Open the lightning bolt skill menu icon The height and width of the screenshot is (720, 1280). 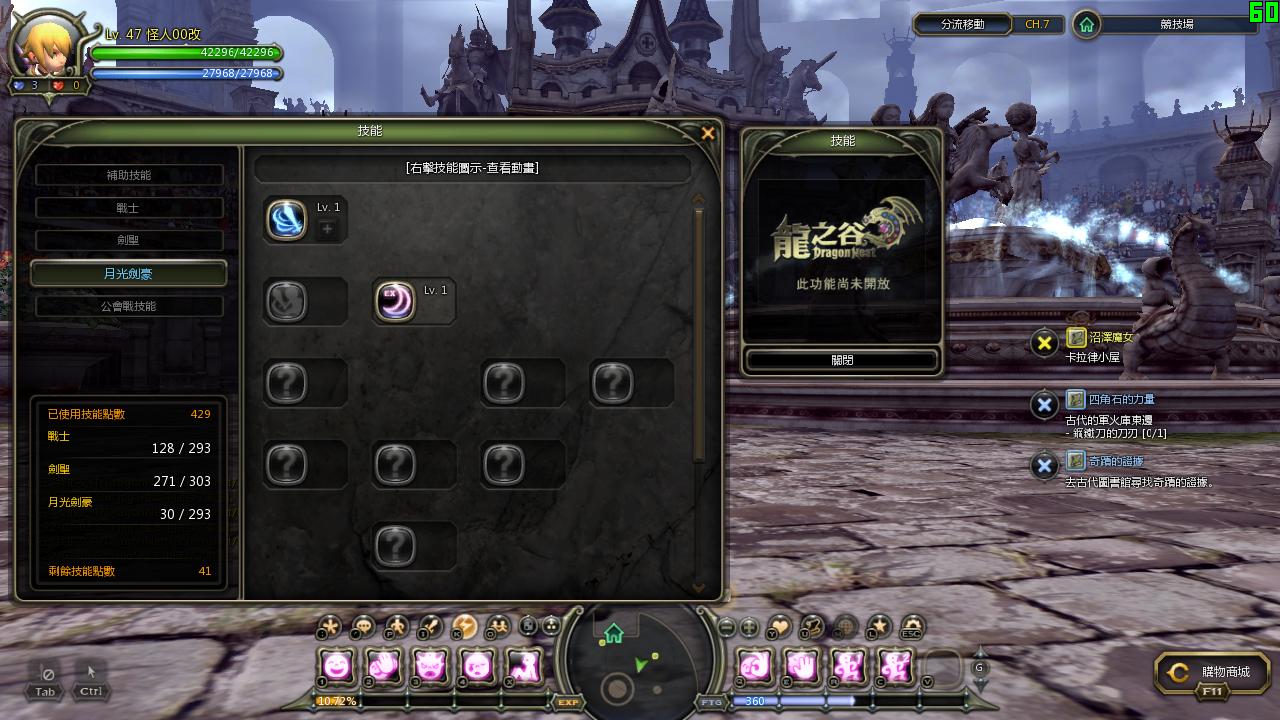[464, 627]
